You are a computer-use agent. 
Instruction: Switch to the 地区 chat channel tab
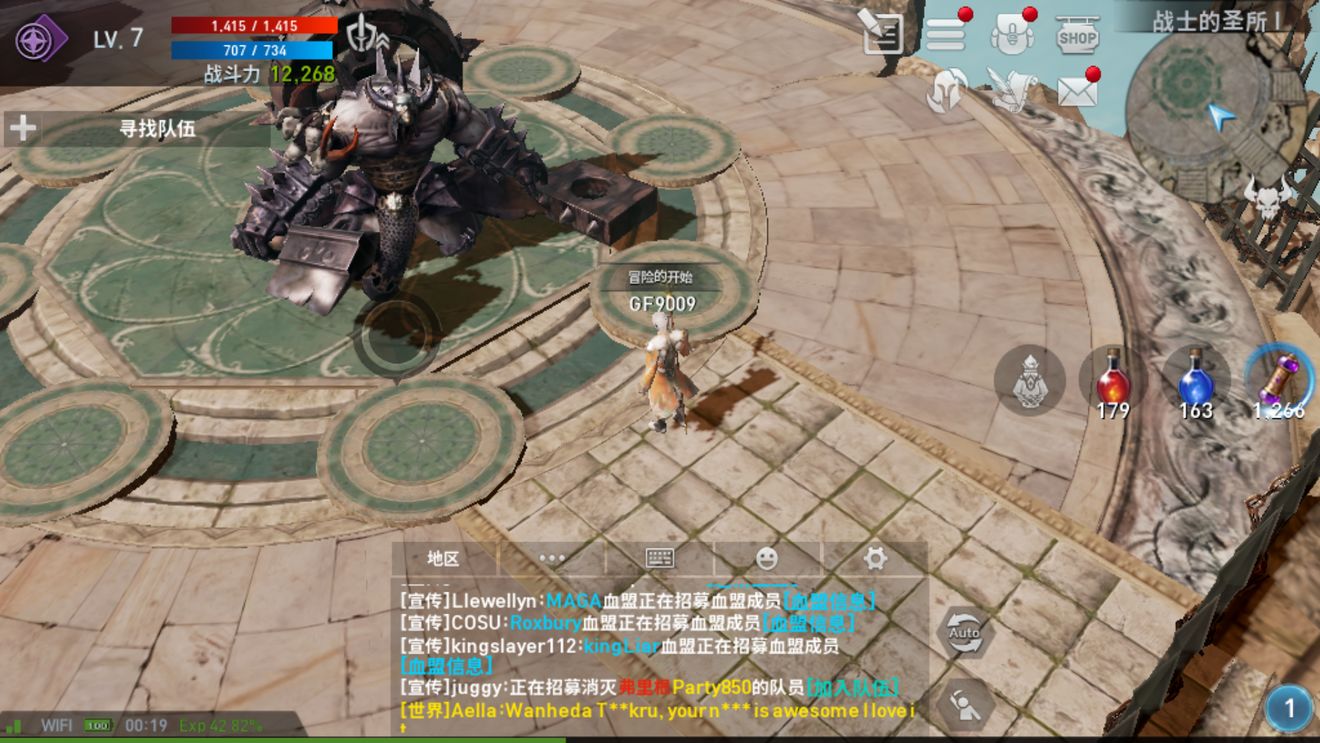pos(443,559)
